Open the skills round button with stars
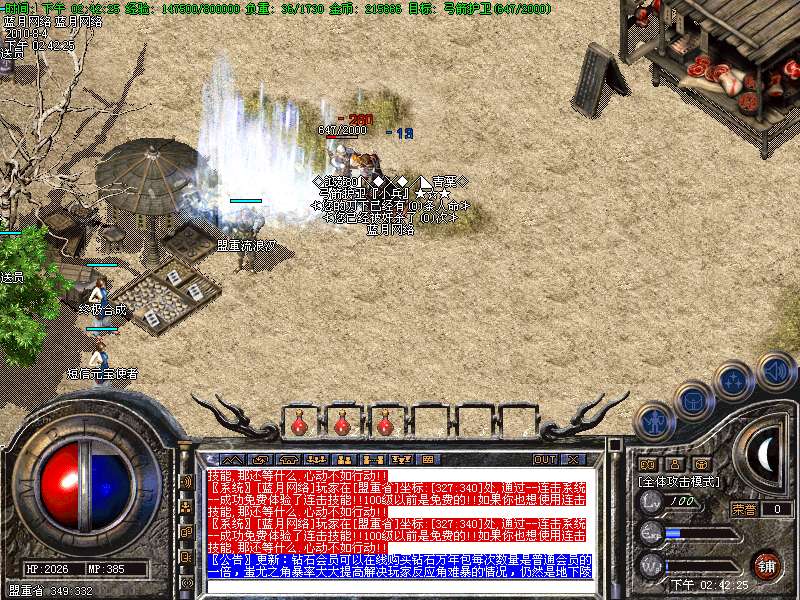Image resolution: width=800 pixels, height=600 pixels. [x=735, y=381]
